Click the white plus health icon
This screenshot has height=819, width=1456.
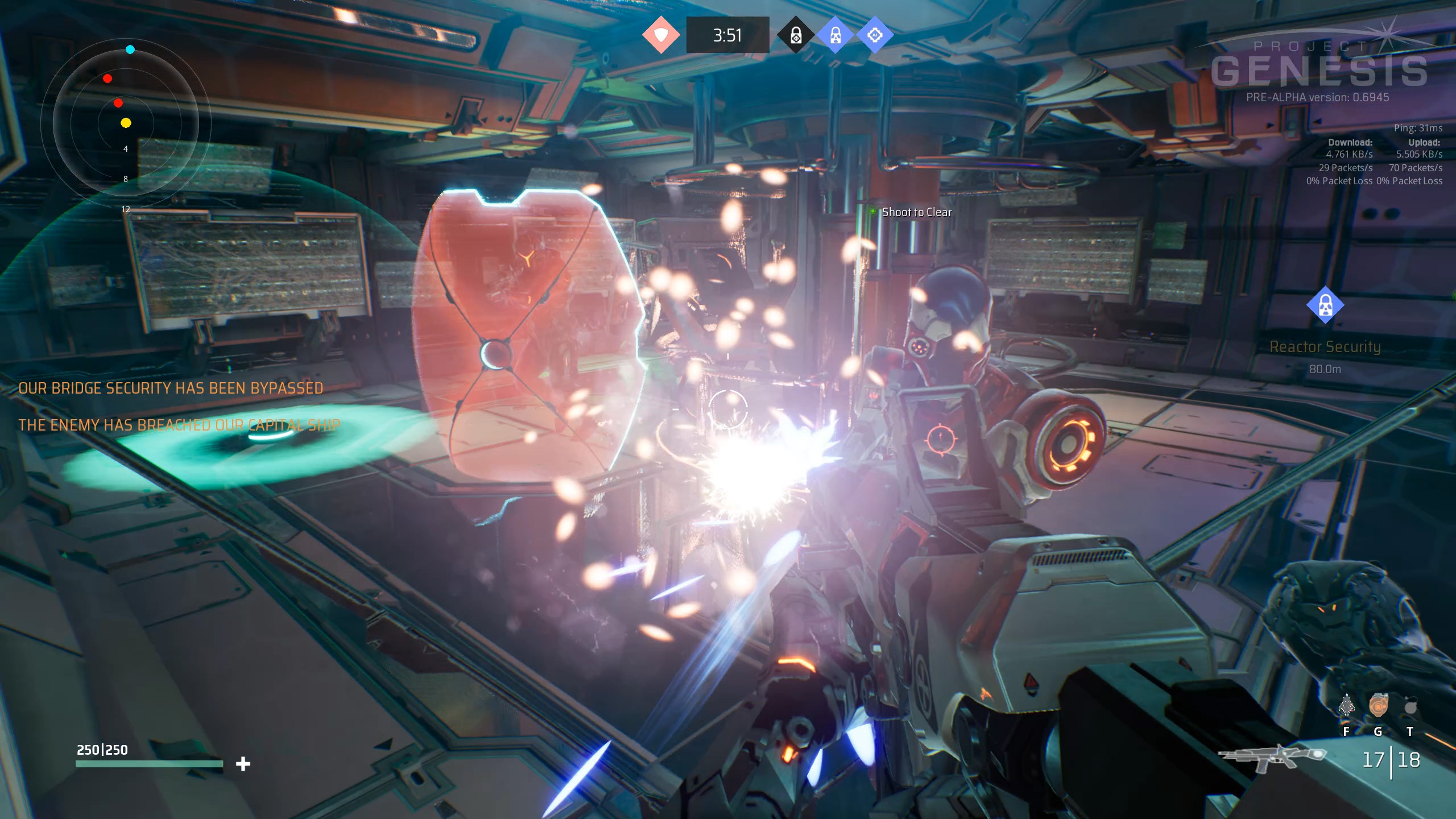[243, 764]
